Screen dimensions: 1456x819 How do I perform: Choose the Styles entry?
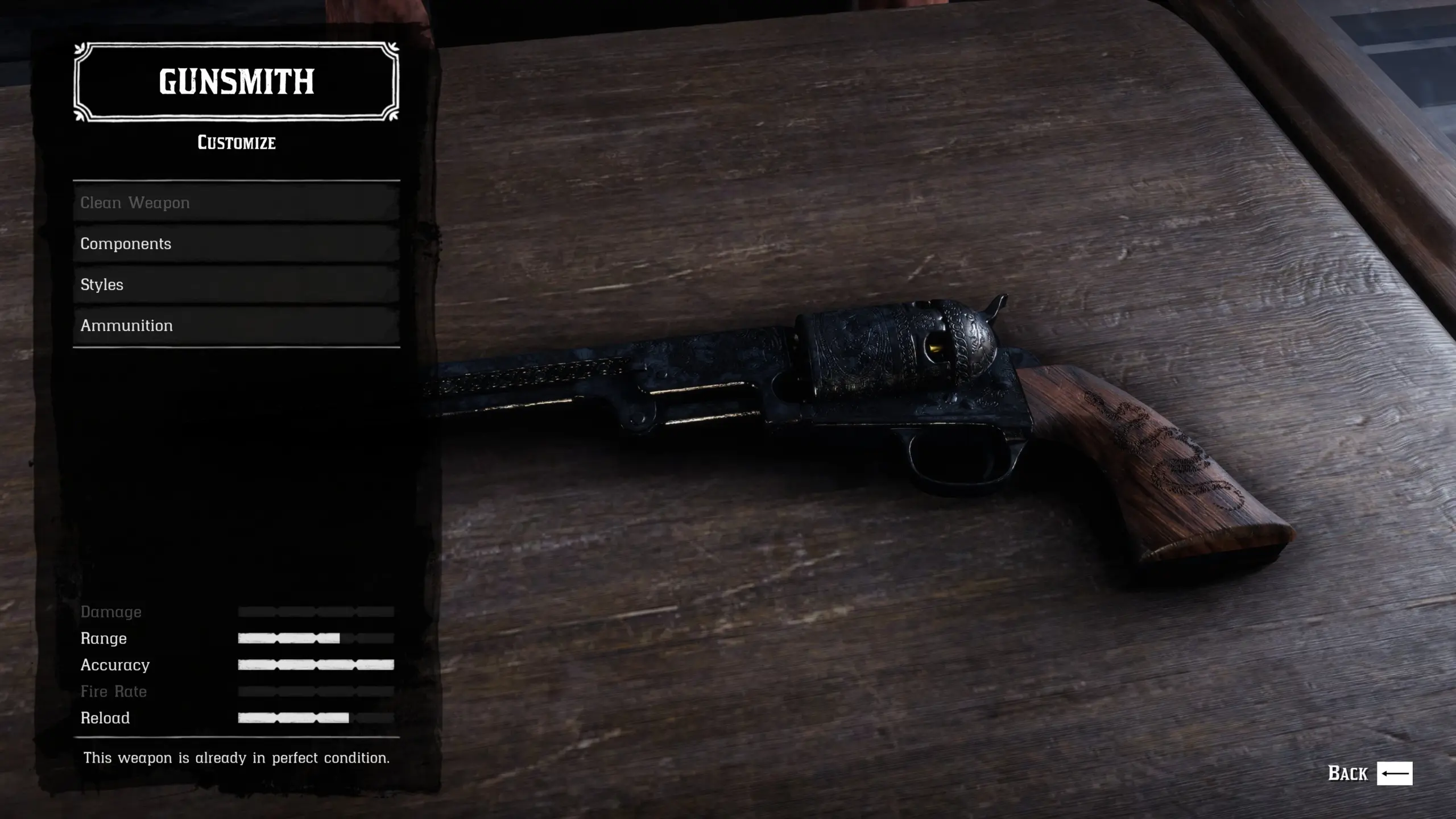(236, 284)
